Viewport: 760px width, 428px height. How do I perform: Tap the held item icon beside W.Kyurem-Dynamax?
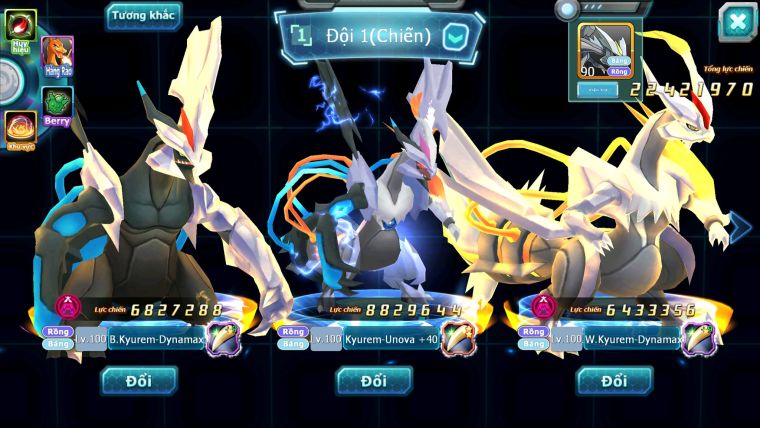click(x=700, y=338)
